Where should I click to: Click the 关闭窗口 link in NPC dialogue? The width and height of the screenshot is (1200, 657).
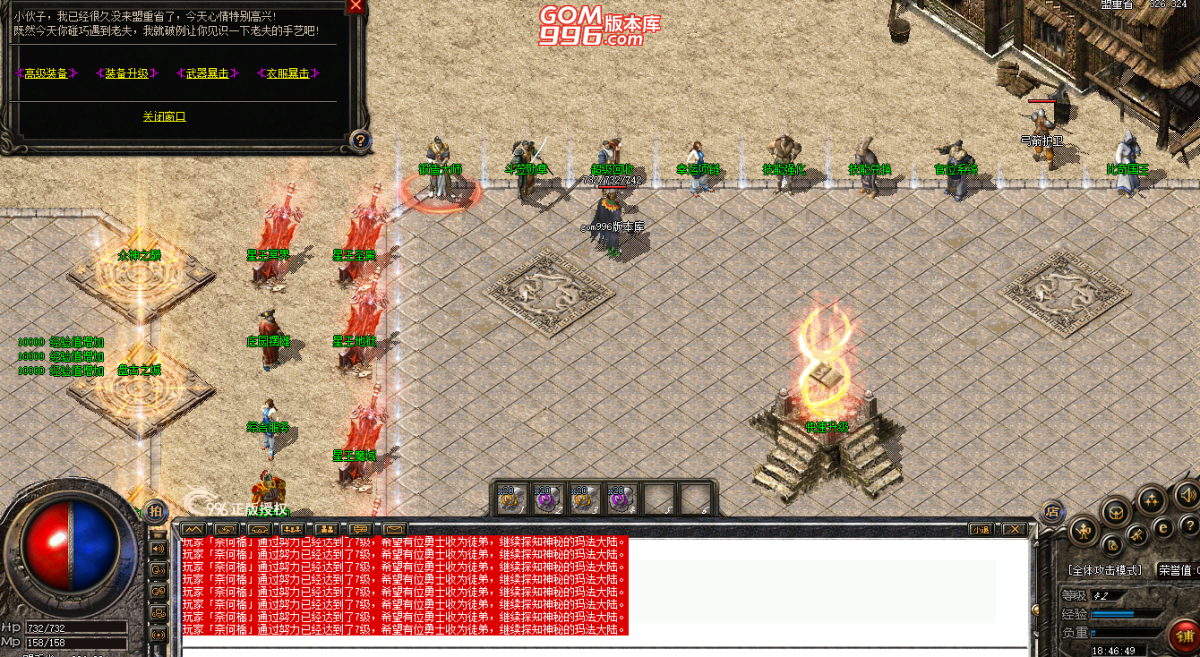coord(164,116)
